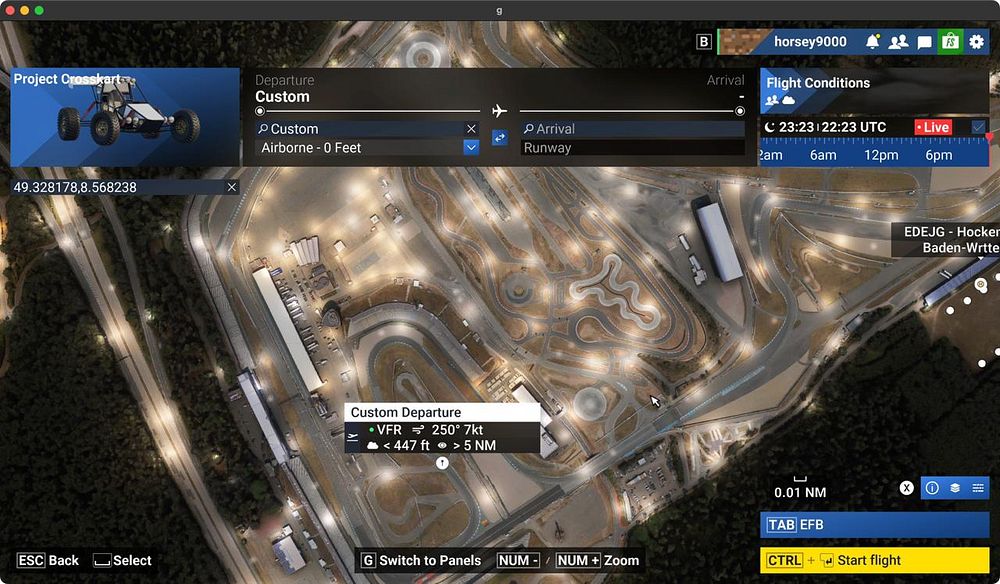Image resolution: width=1000 pixels, height=584 pixels.
Task: Open settings with the gear icon
Action: [x=976, y=42]
